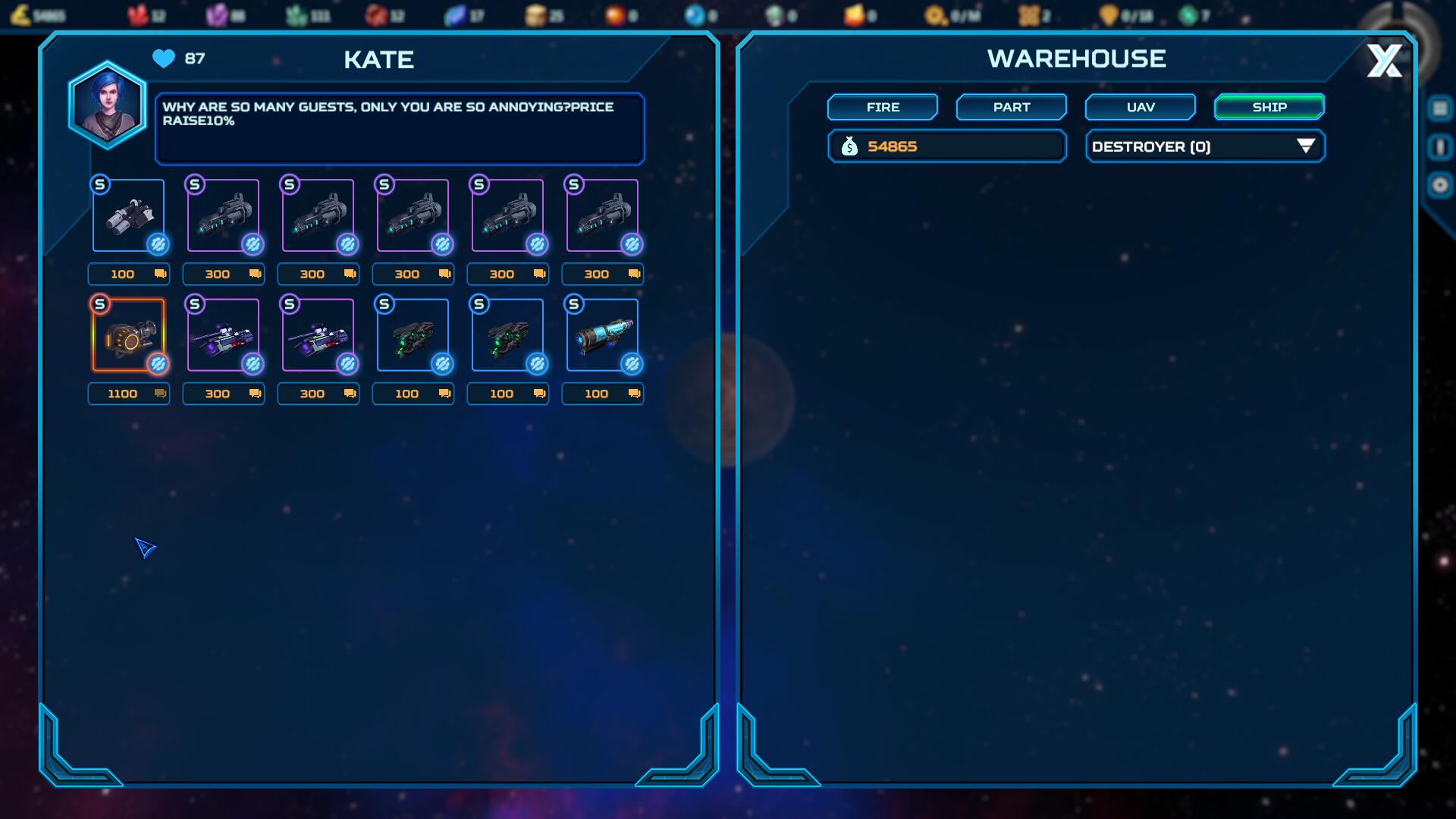This screenshot has height=819, width=1456.
Task: Show the UAV tab
Action: tap(1140, 107)
